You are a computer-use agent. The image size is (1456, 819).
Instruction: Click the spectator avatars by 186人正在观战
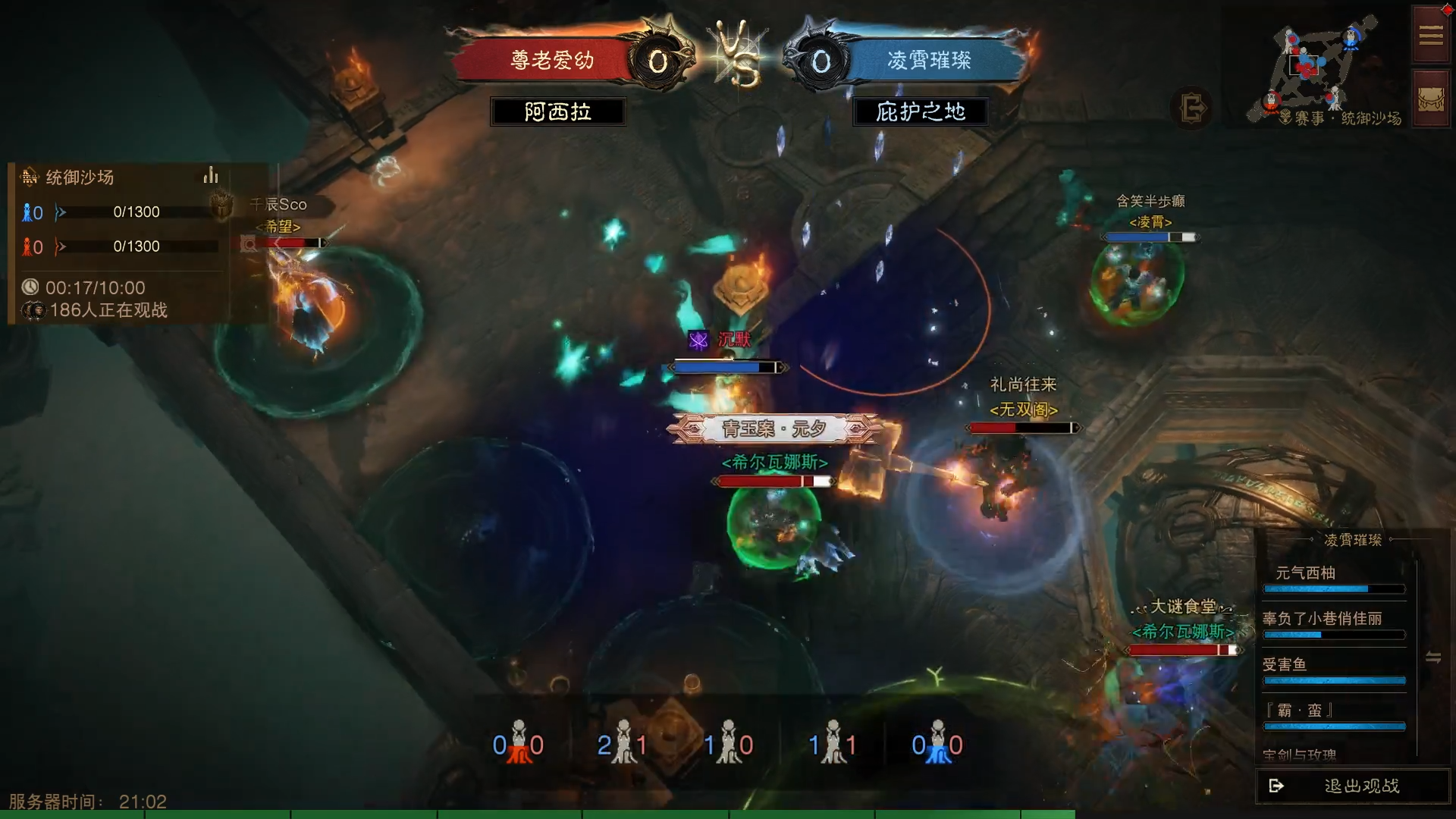(x=33, y=310)
